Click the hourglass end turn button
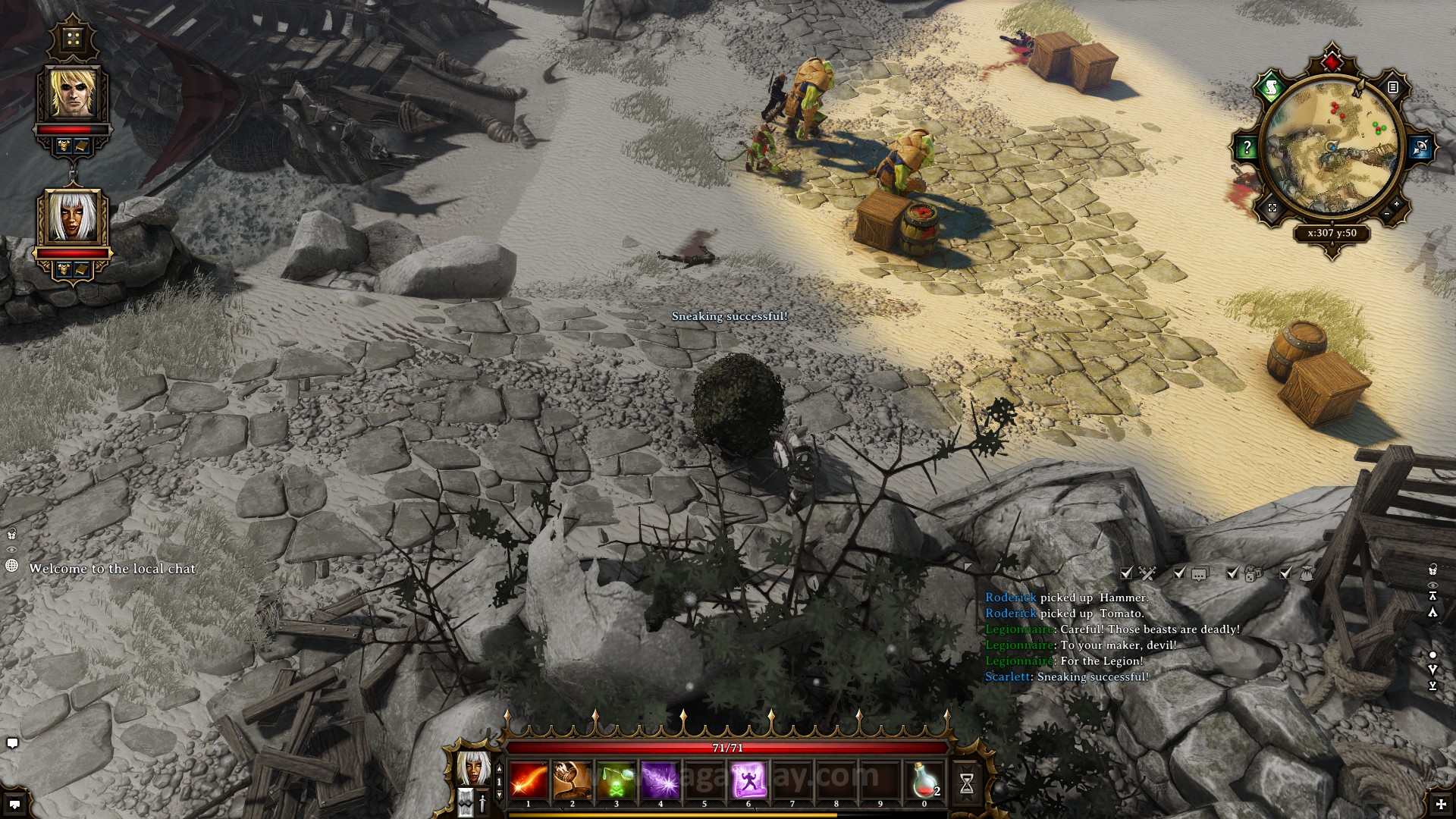 pyautogui.click(x=966, y=783)
